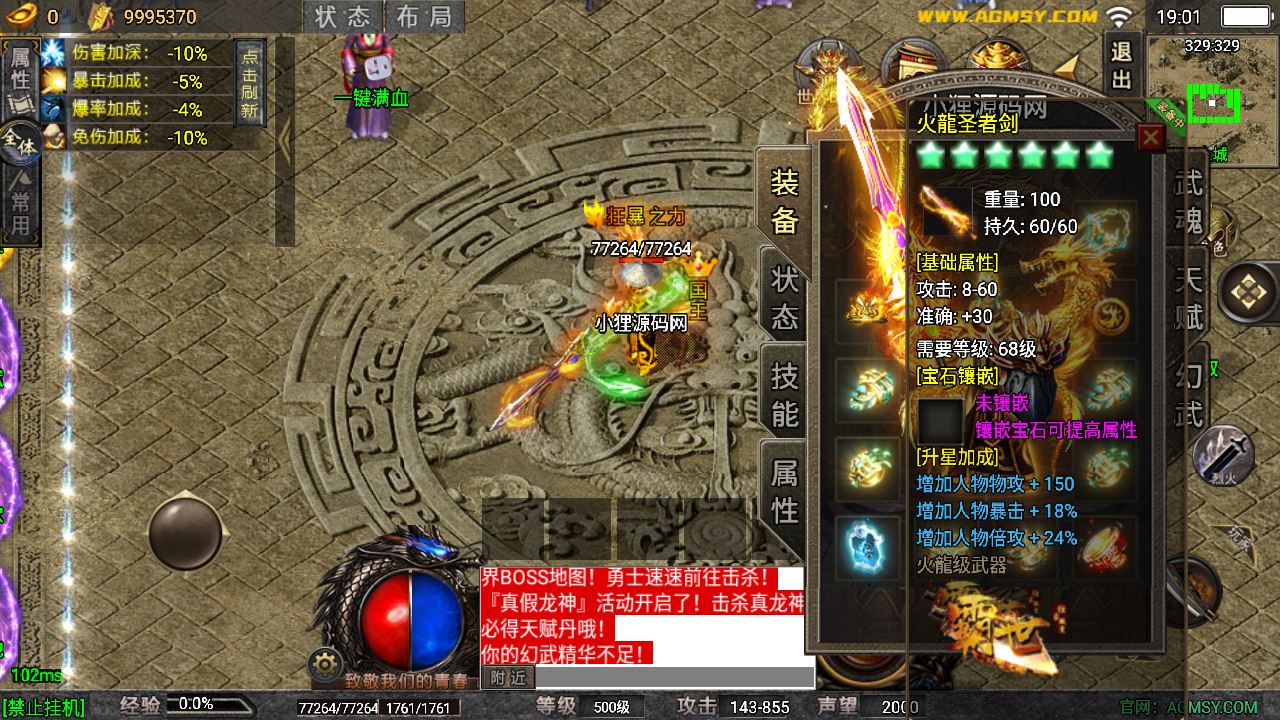Click the 退出 exit button
This screenshot has height=720, width=1280.
pos(1121,65)
